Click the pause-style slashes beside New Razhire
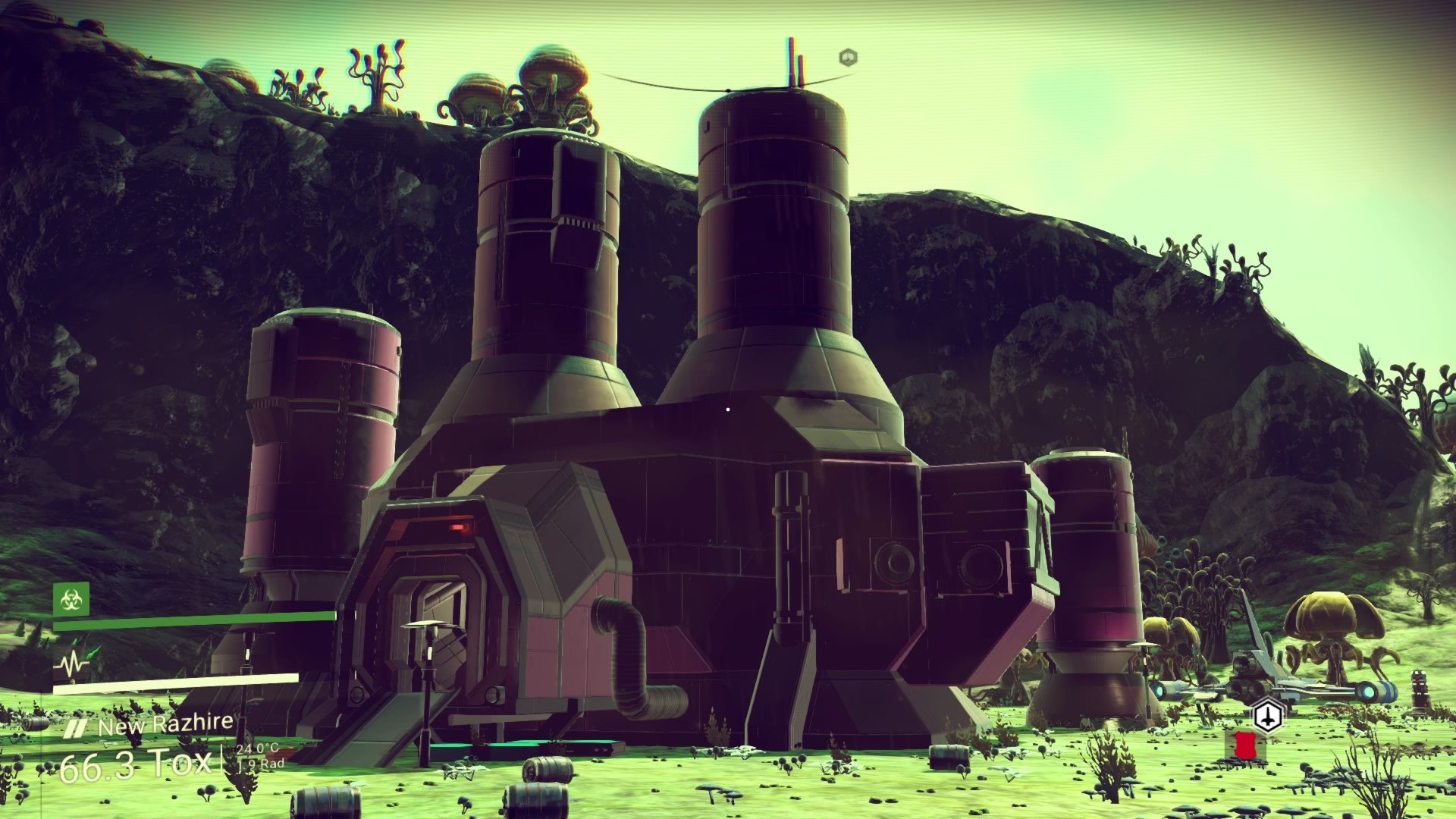Image resolution: width=1456 pixels, height=819 pixels. pos(76,726)
